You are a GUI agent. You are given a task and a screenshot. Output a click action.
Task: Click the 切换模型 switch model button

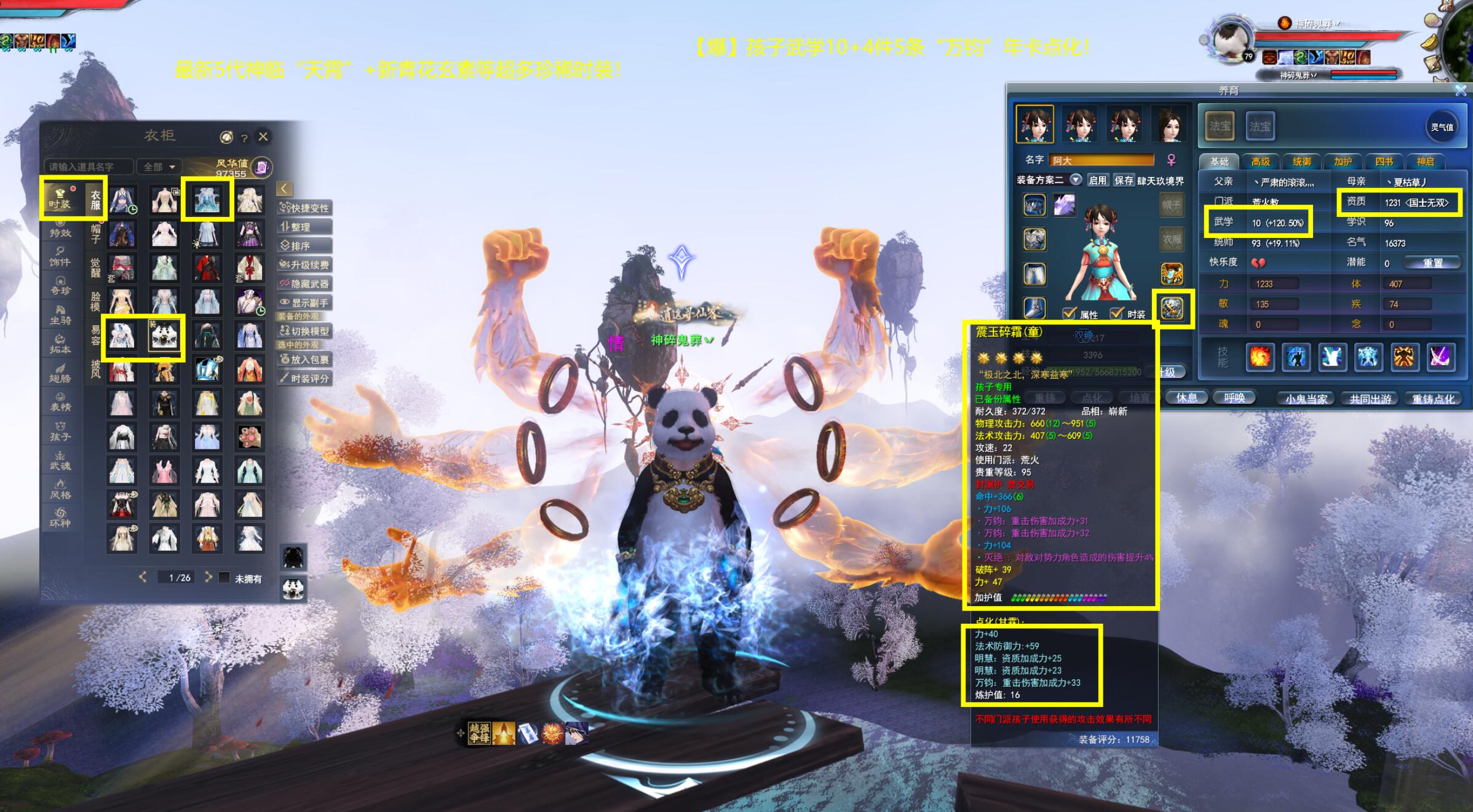pyautogui.click(x=305, y=331)
